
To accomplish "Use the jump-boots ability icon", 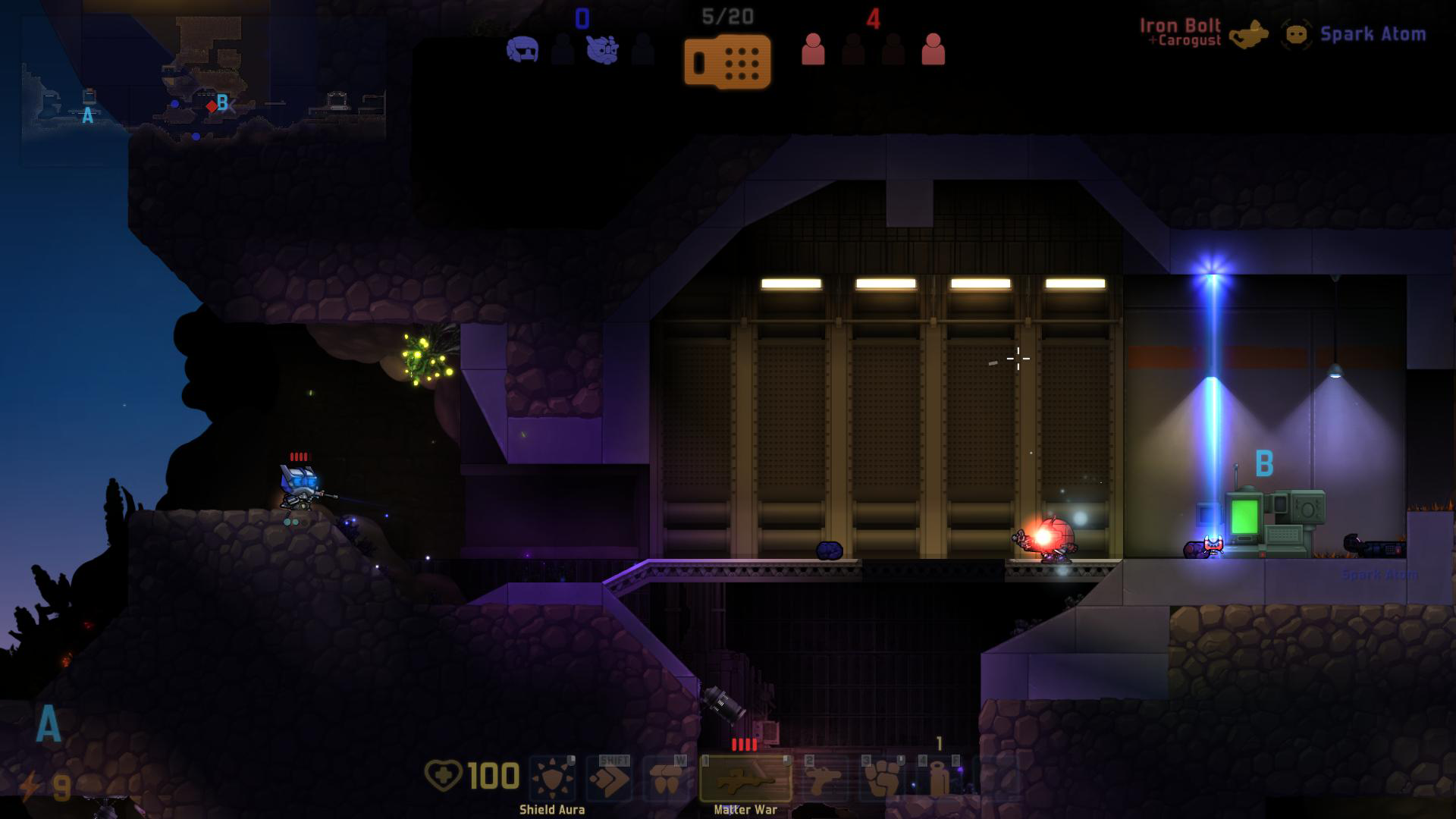I will [x=667, y=779].
